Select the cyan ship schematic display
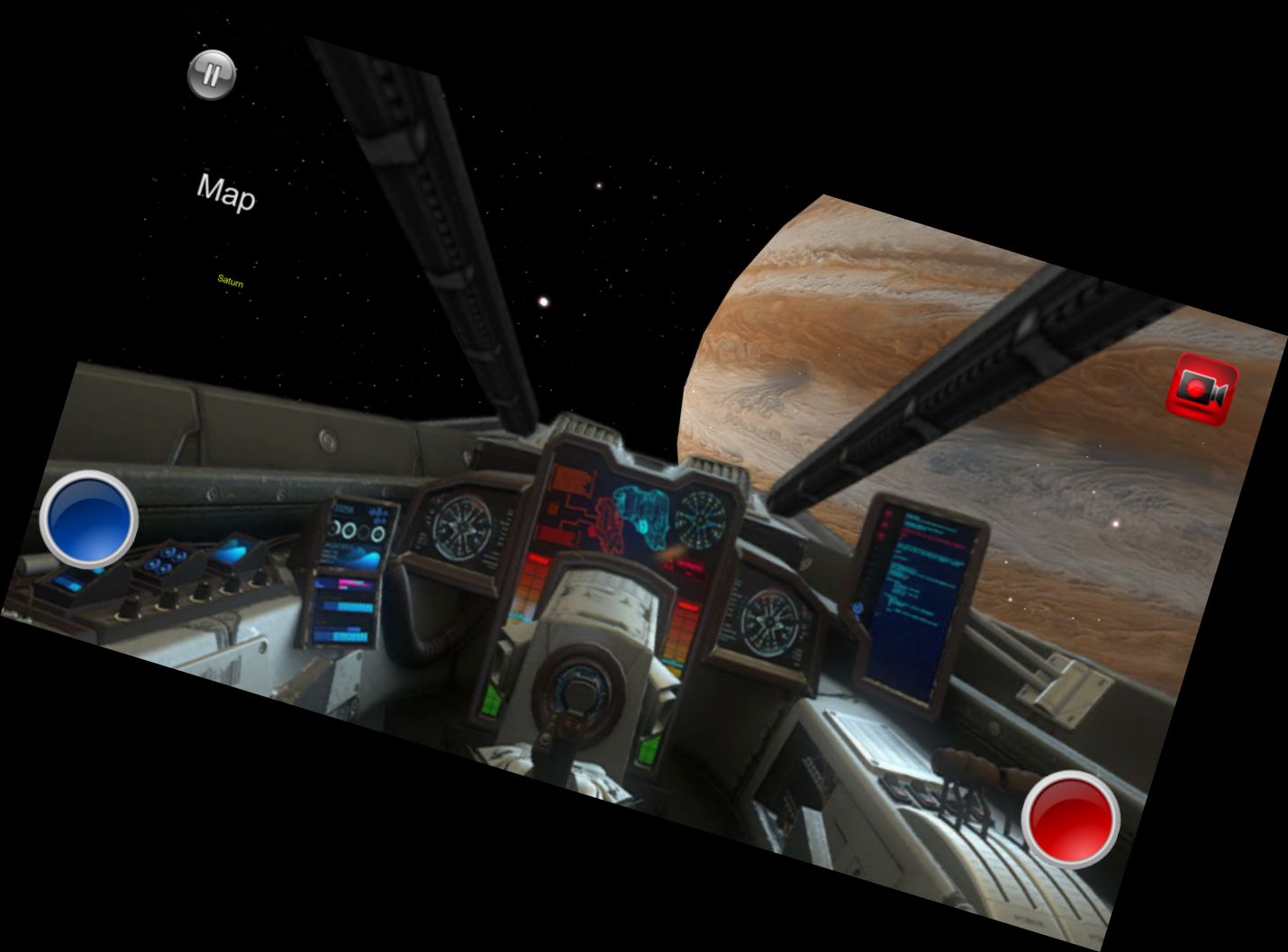 643,517
